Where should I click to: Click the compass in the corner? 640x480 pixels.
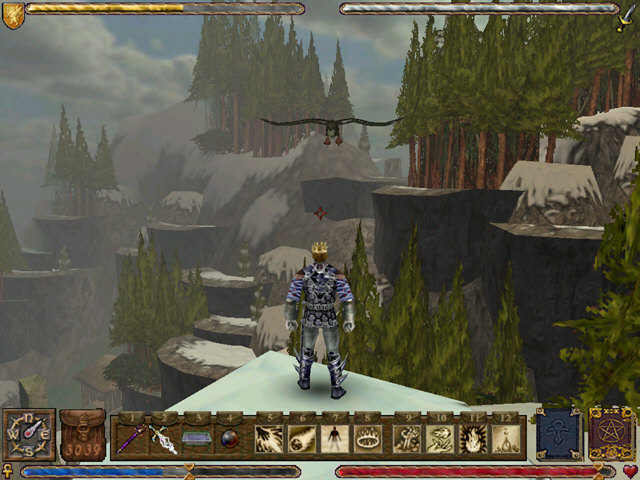[x=28, y=436]
